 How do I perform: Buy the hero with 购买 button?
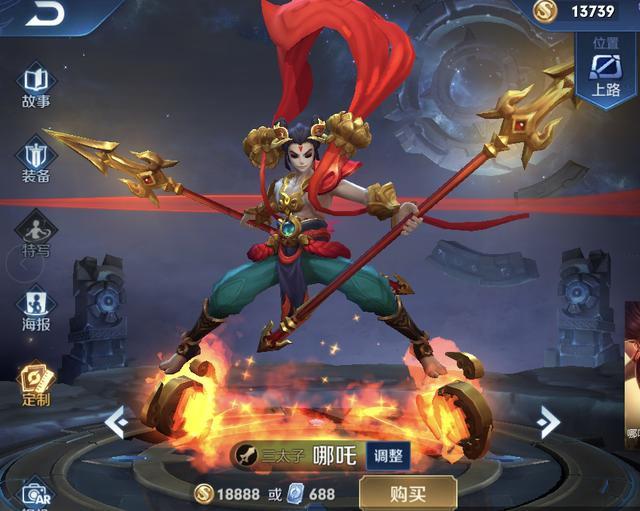click(407, 492)
